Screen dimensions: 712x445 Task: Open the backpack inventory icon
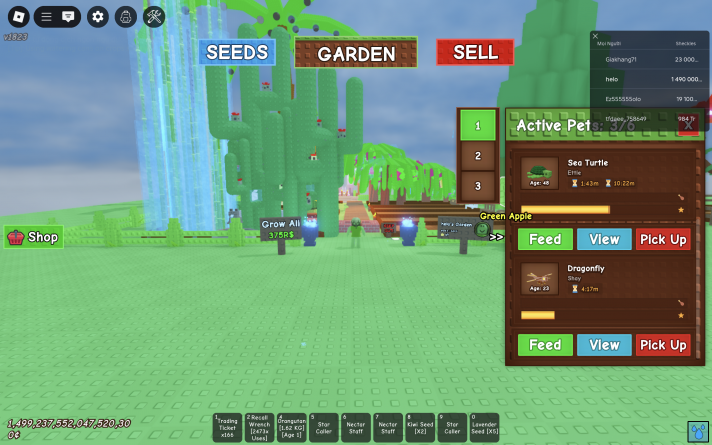coord(125,16)
